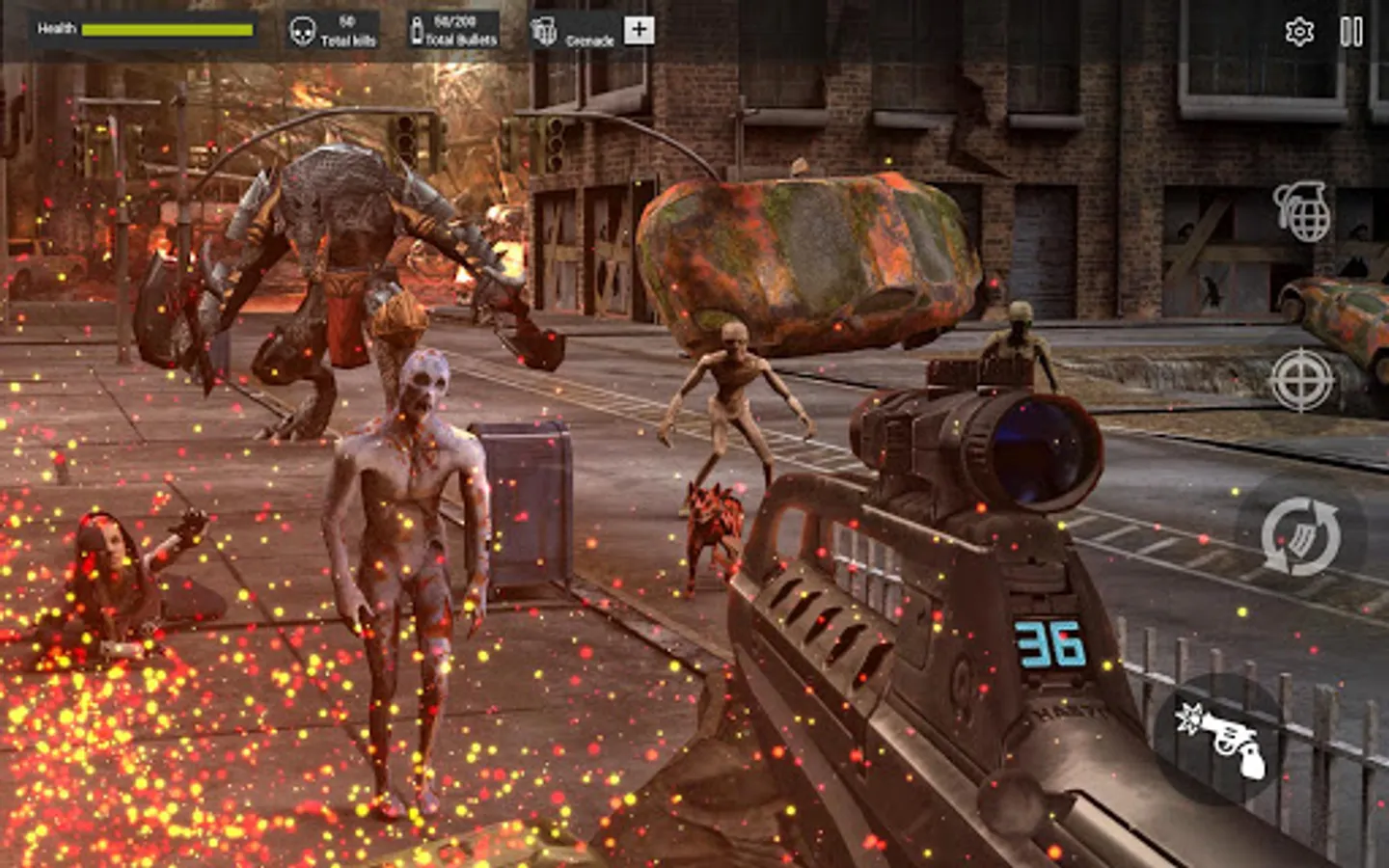Add more grenades with plus button
Viewport: 1389px width, 868px height.
click(639, 30)
